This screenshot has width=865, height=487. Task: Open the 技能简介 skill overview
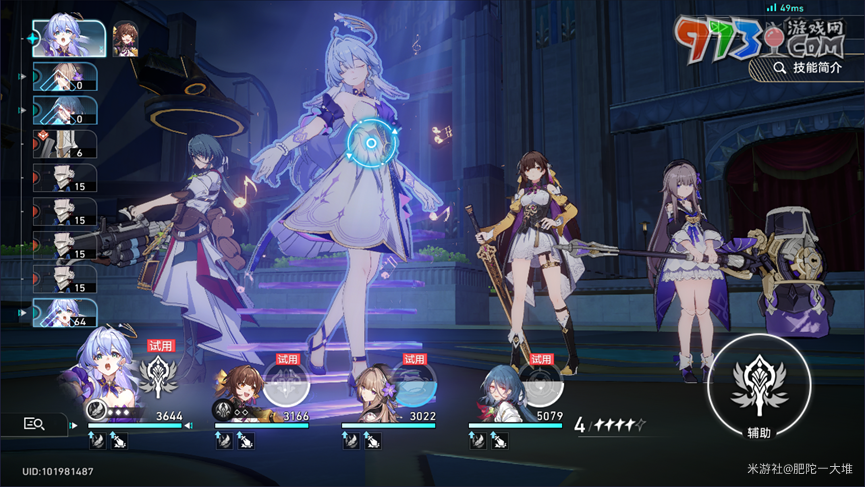(x=806, y=68)
